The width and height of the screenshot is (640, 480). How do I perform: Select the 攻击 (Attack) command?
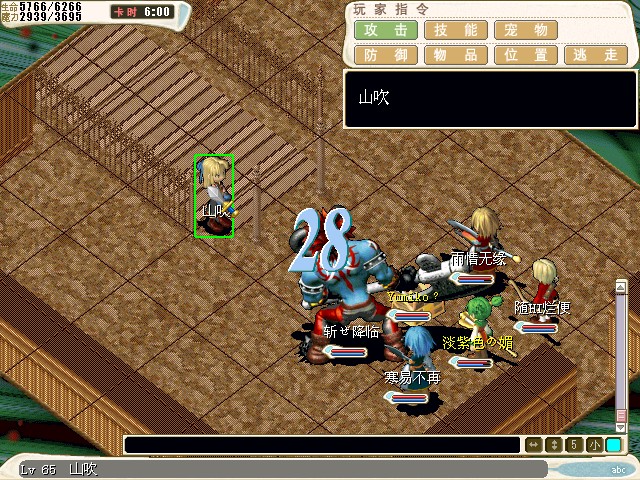385,30
